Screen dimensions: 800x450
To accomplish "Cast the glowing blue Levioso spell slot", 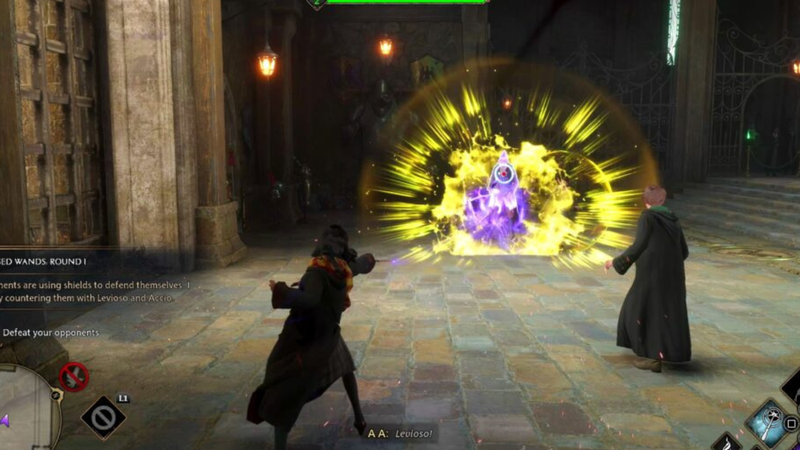I will pos(769,420).
